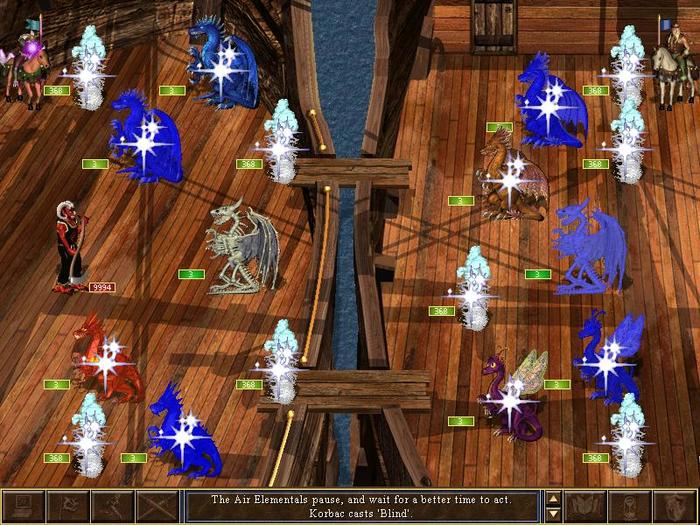Toggle auto-combat with the crossed swords button
The height and width of the screenshot is (525, 700).
(158, 507)
